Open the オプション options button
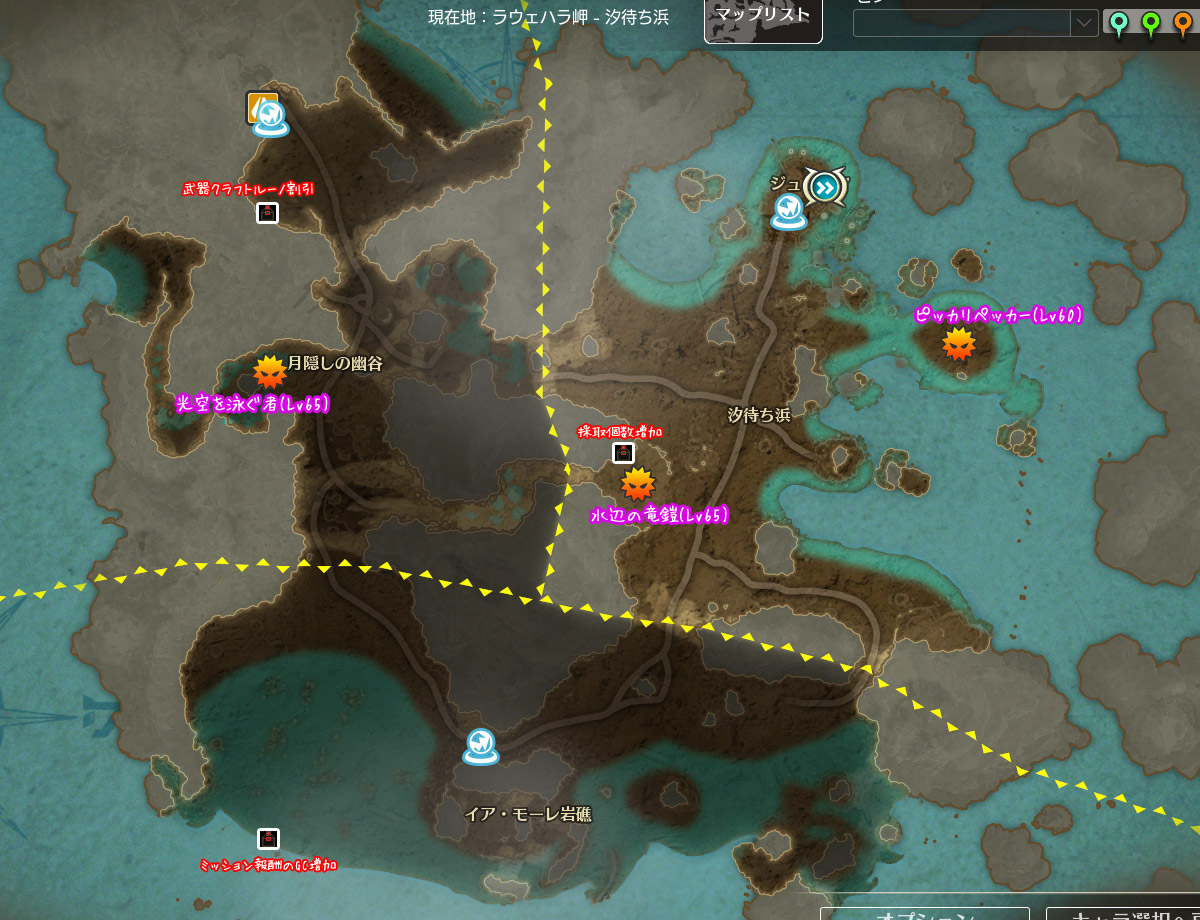This screenshot has width=1200, height=920. click(924, 913)
